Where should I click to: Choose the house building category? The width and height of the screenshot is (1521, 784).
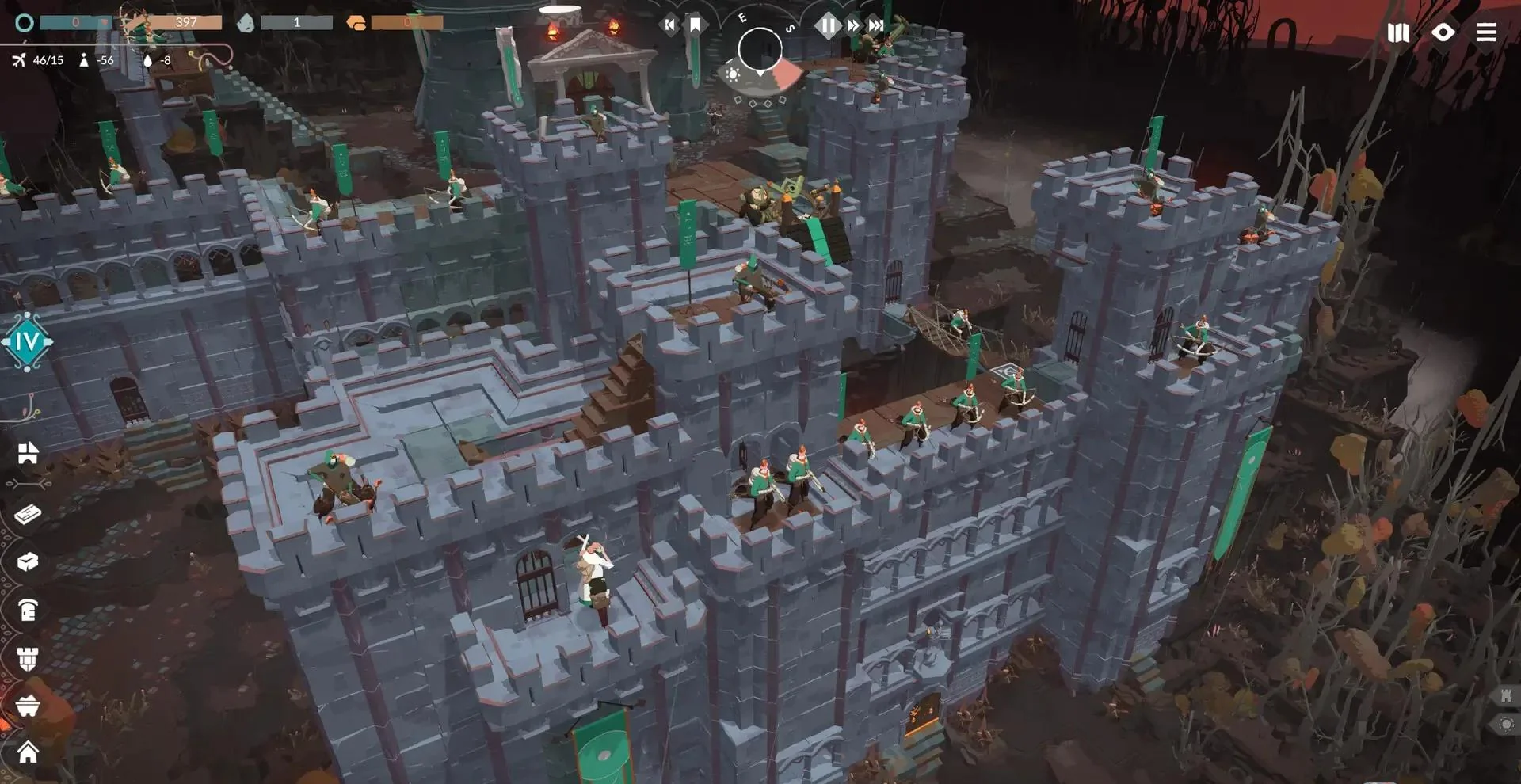pyautogui.click(x=28, y=752)
